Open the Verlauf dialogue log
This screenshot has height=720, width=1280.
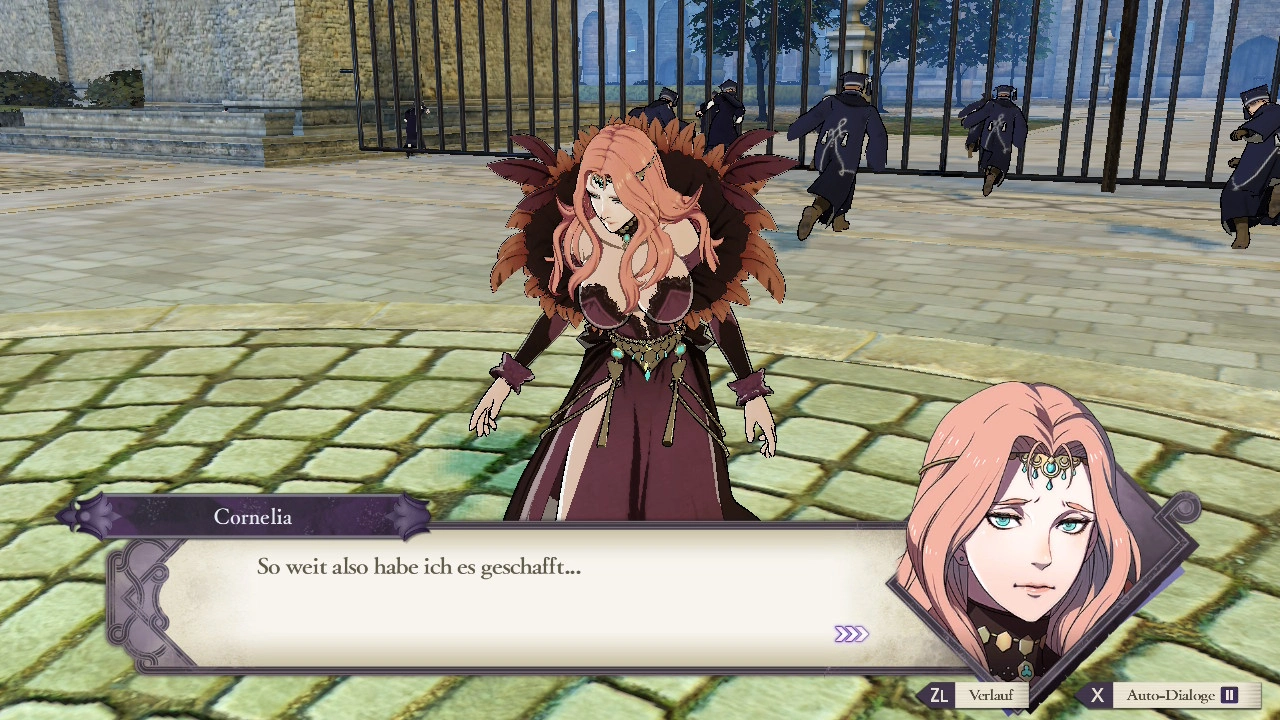click(x=975, y=695)
